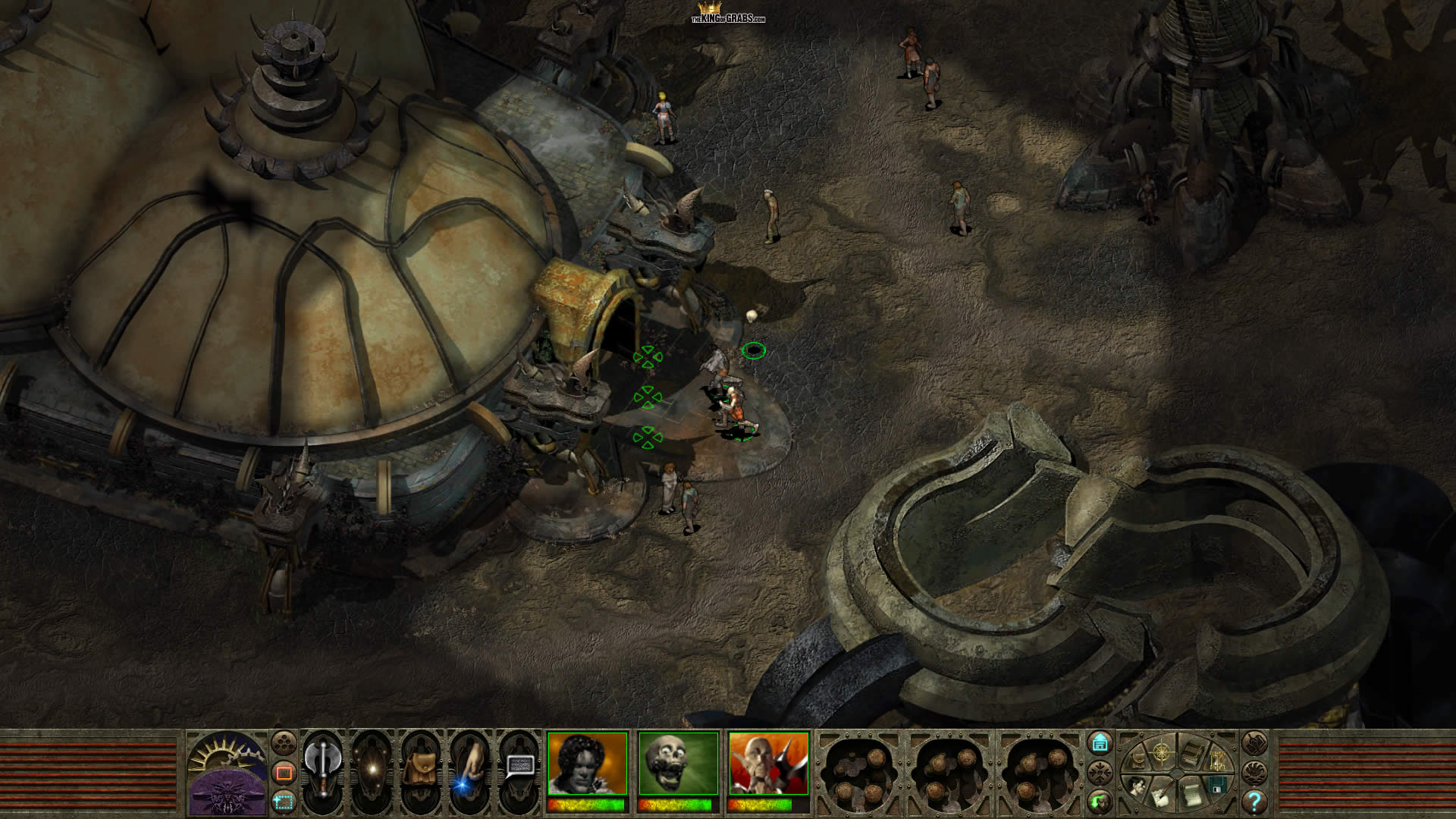1456x819 pixels.
Task: Select the Nameless One portrait
Action: pos(588,764)
